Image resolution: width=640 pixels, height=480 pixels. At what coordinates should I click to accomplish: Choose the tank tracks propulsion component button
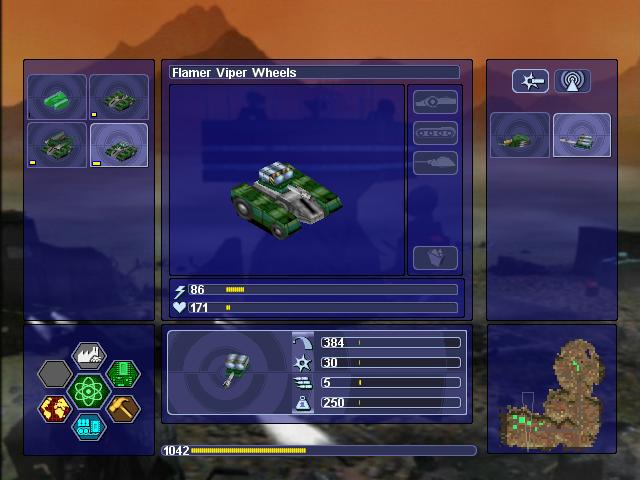435,133
